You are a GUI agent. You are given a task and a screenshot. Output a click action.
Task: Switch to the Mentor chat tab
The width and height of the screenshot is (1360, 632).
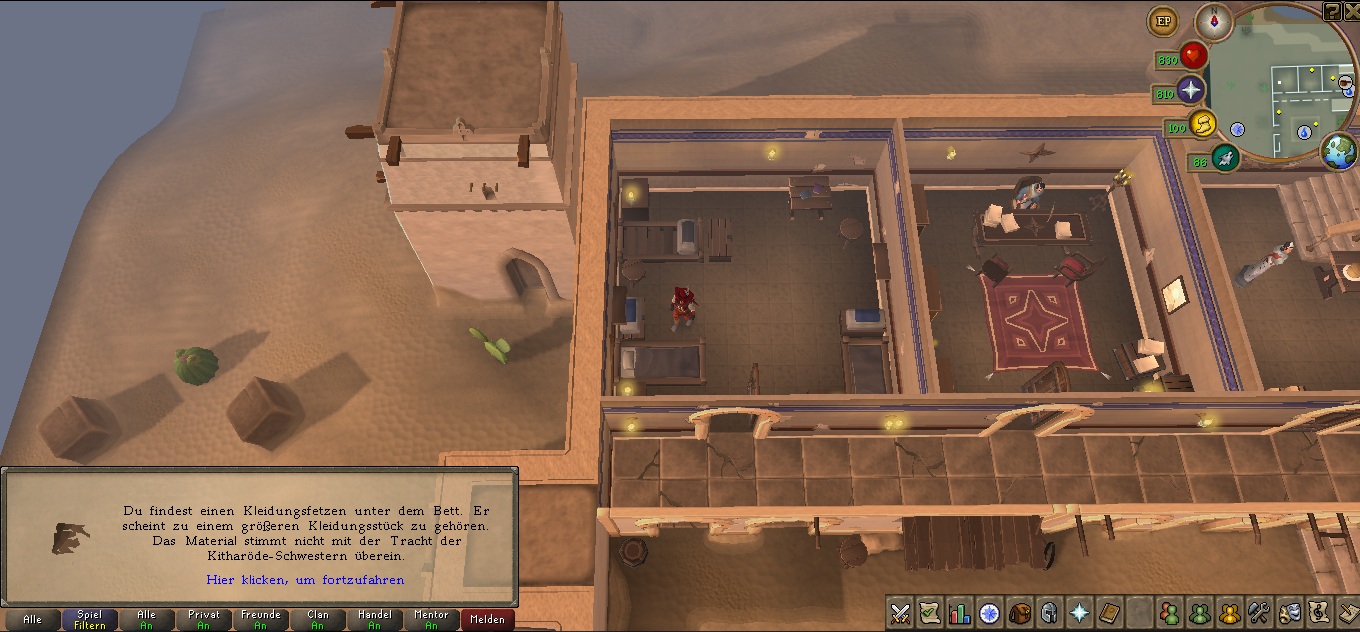pyautogui.click(x=431, y=620)
